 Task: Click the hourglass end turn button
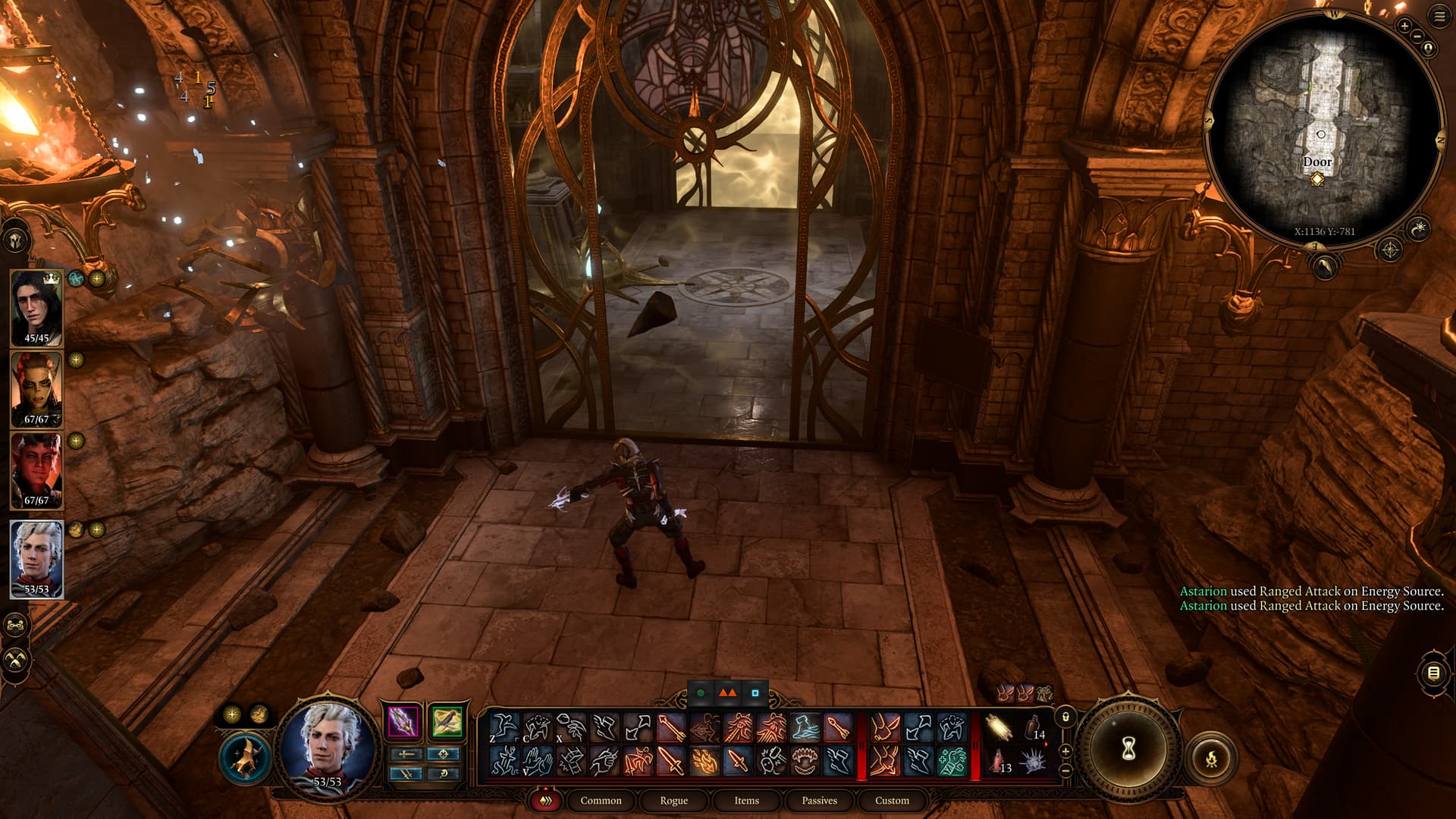(1128, 749)
